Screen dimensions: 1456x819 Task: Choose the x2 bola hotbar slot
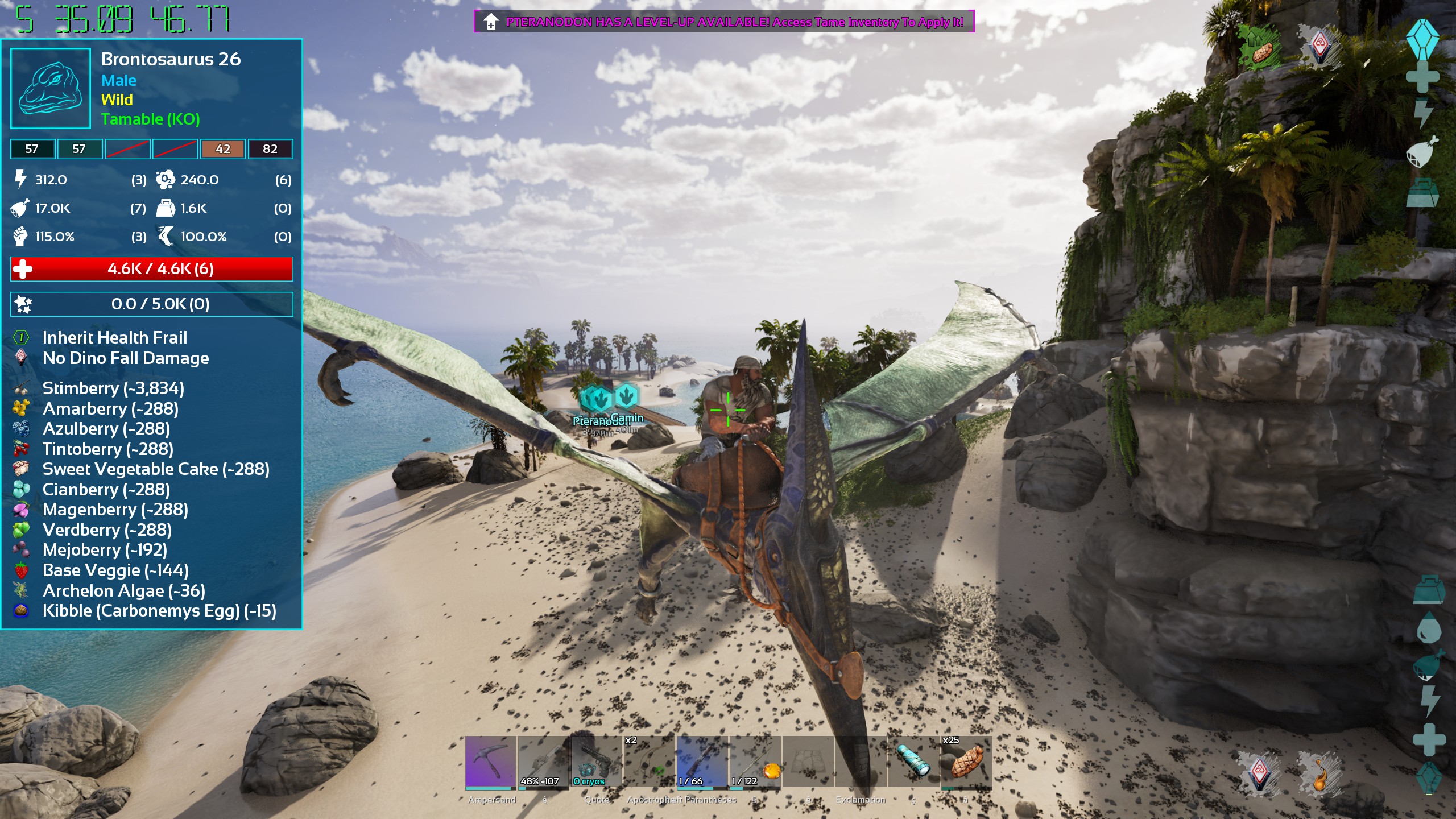click(x=650, y=762)
